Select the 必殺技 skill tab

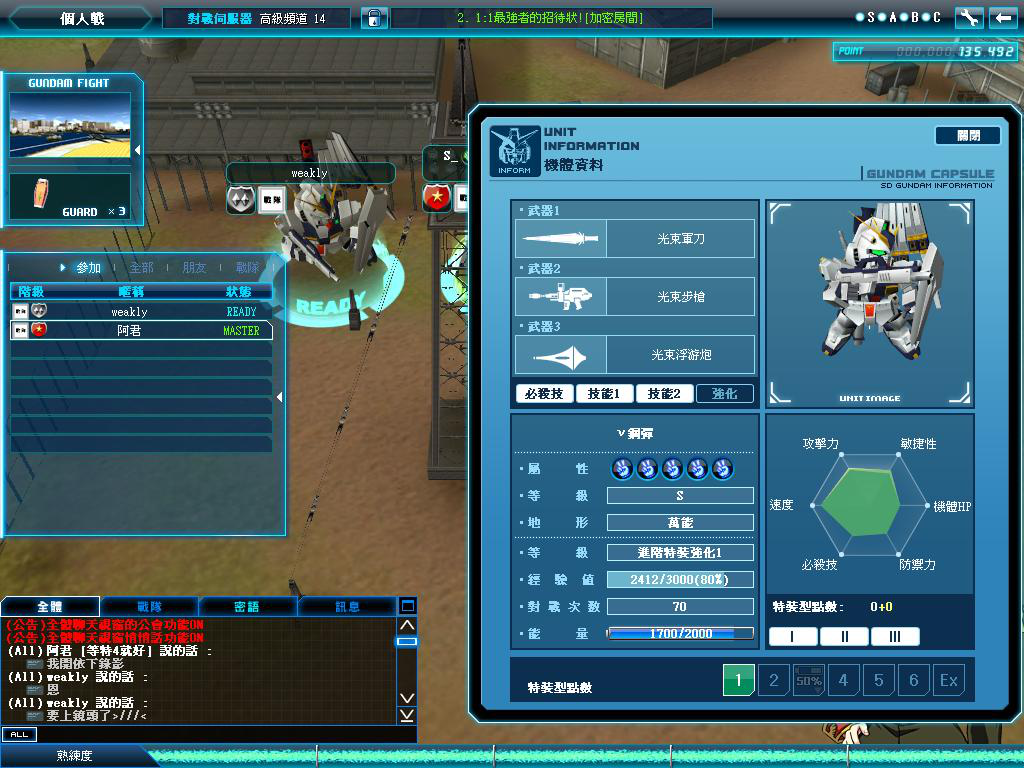coord(545,394)
